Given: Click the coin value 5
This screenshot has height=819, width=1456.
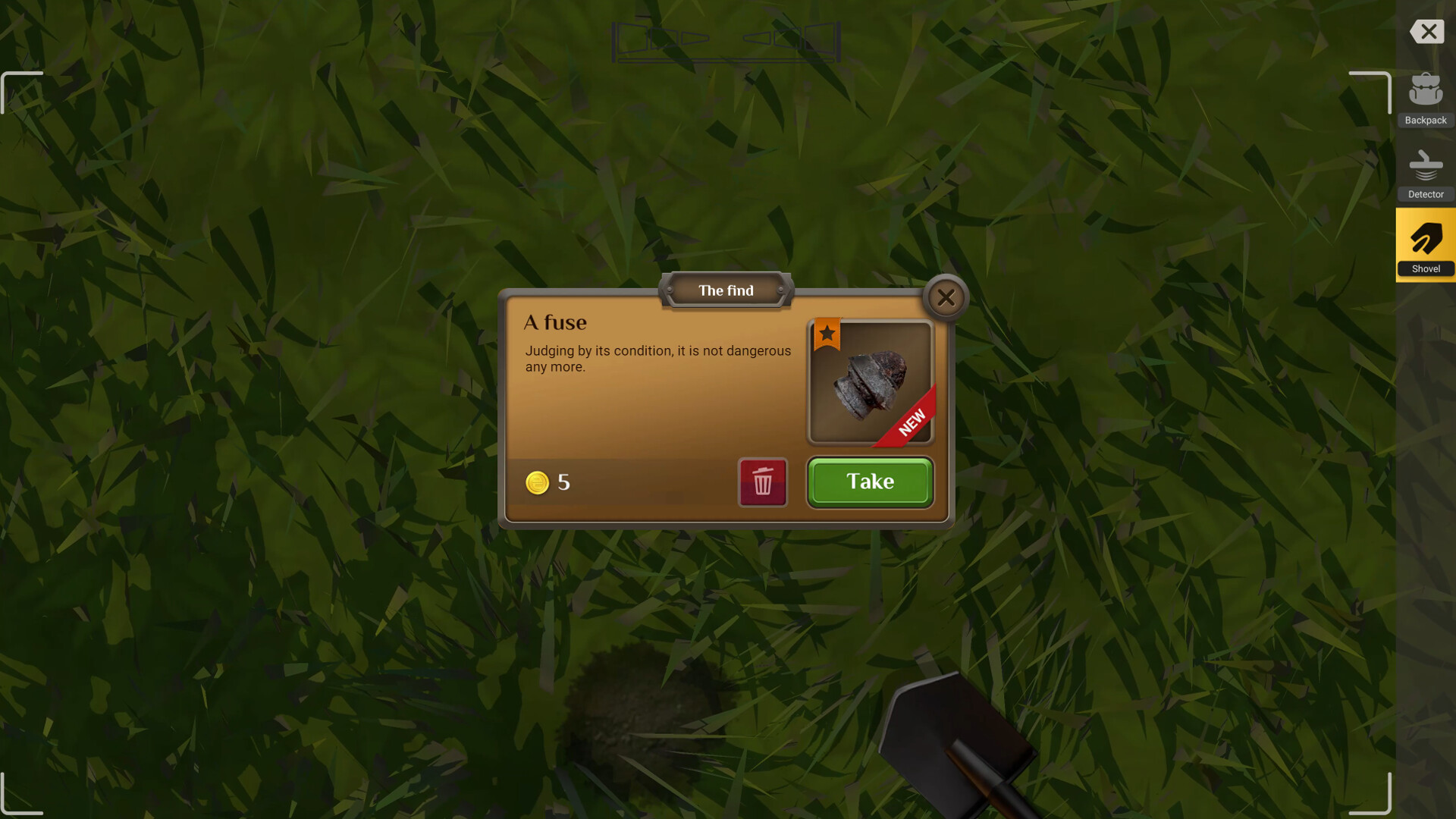Looking at the screenshot, I should [x=563, y=482].
